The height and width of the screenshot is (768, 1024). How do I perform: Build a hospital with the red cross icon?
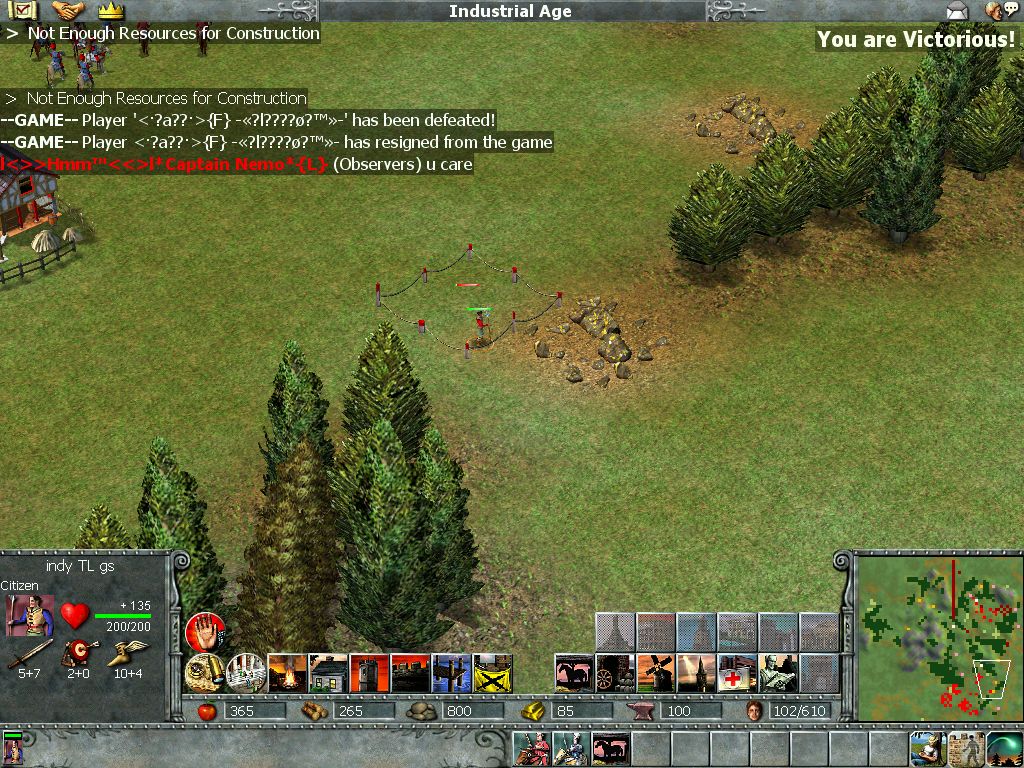click(738, 673)
